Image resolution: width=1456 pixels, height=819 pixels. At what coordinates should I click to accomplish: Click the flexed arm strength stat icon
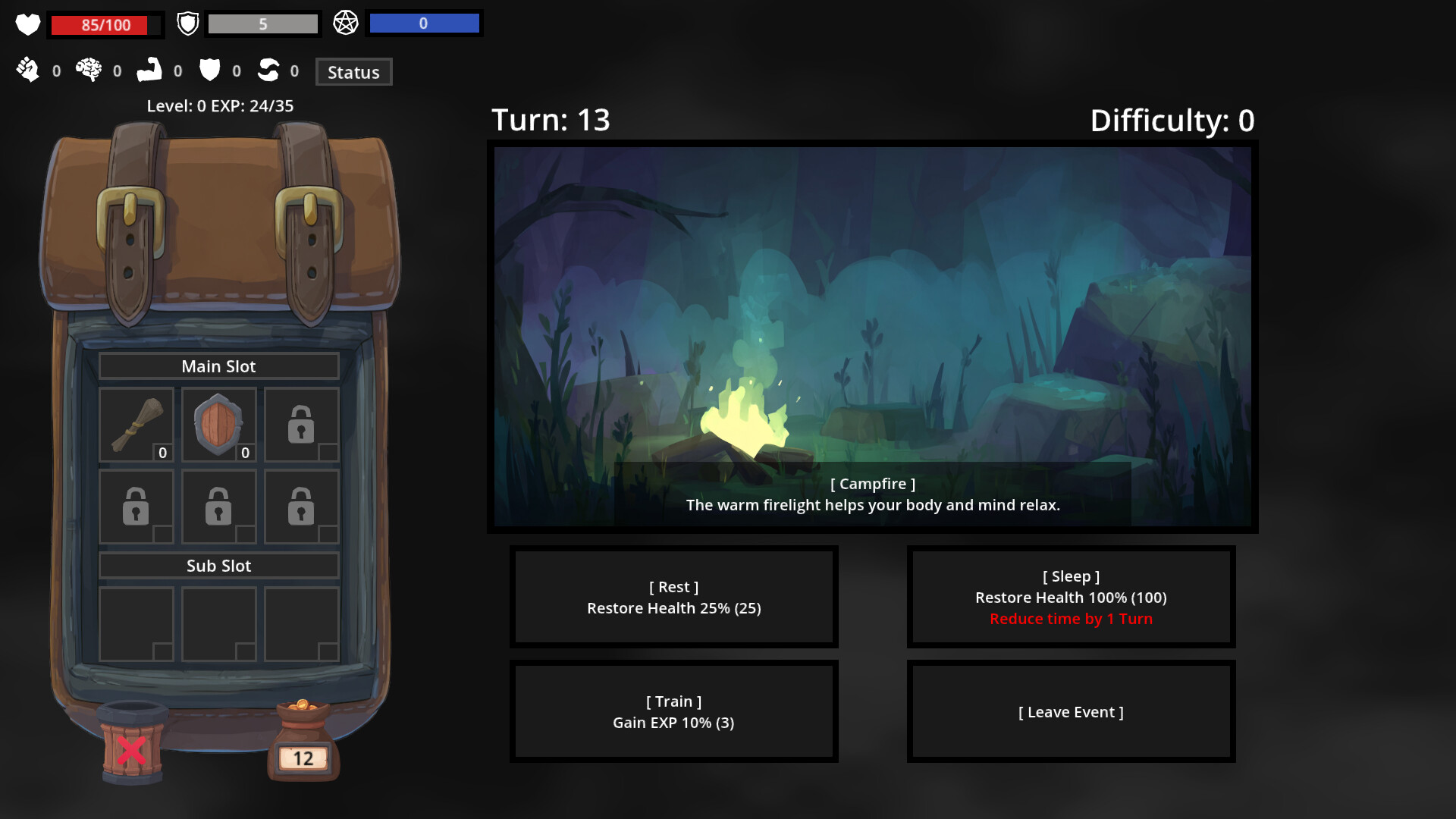point(150,70)
